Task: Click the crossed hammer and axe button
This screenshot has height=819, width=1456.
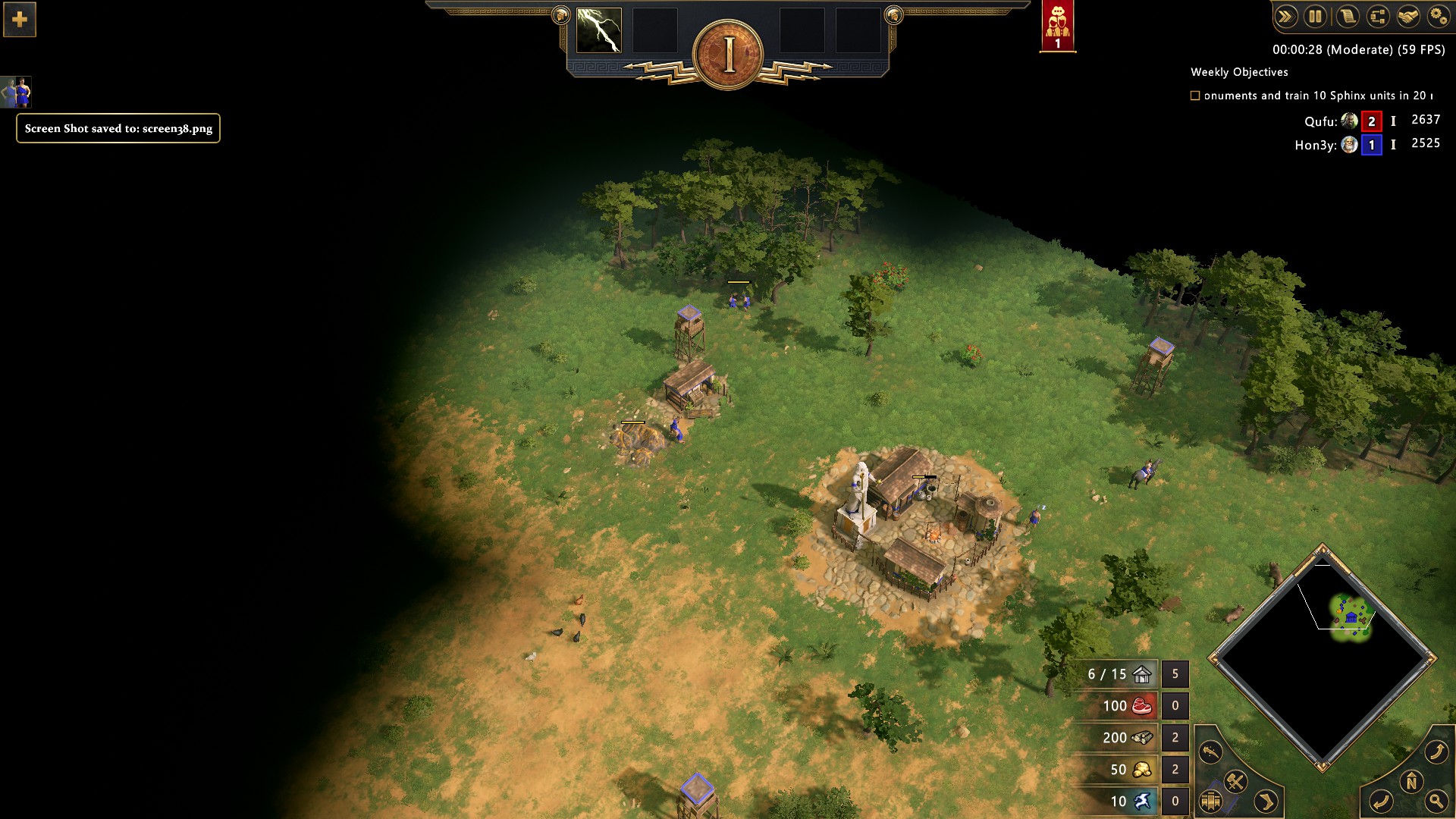Action: pyautogui.click(x=1236, y=780)
